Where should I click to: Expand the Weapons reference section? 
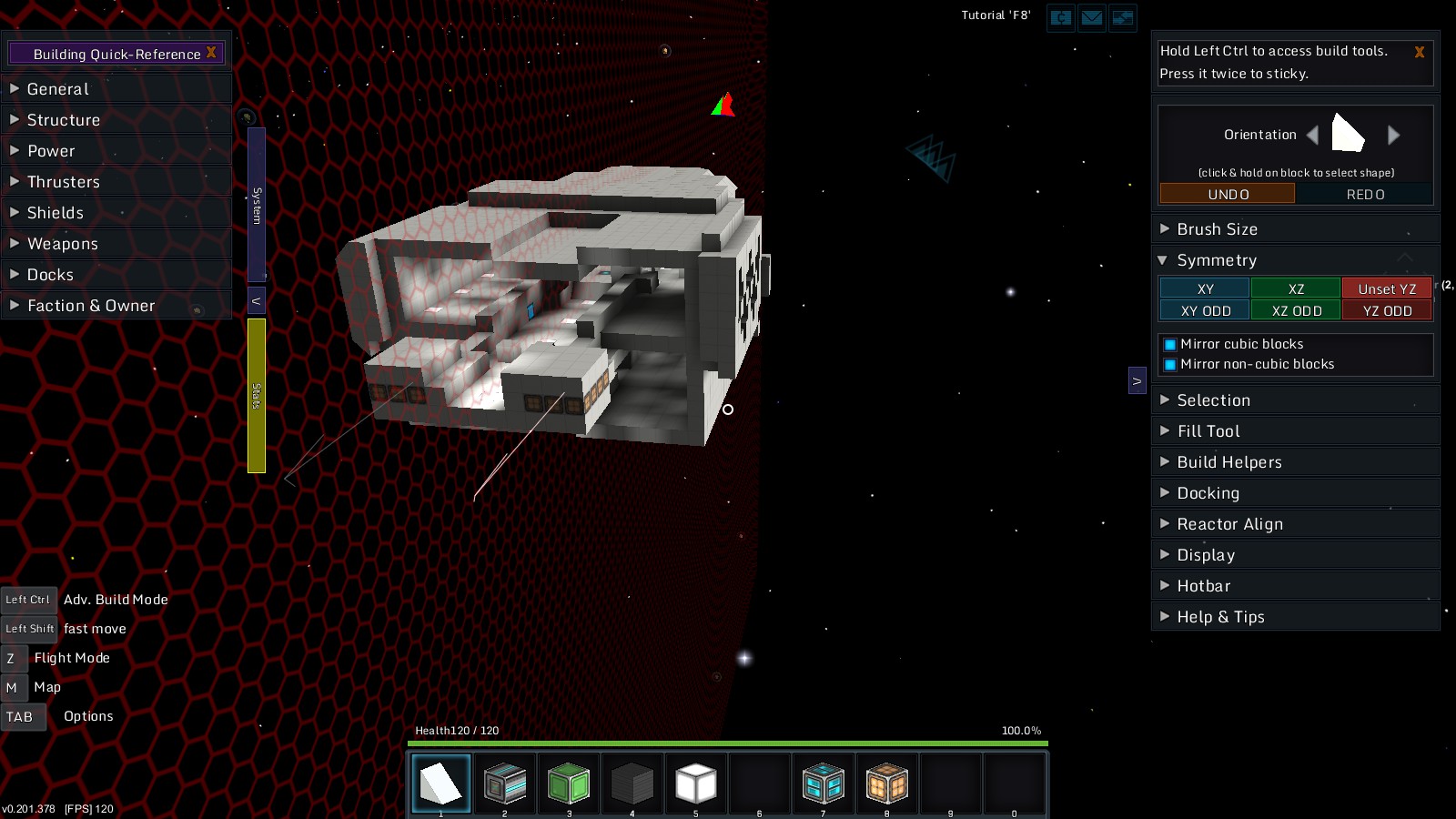pos(62,244)
